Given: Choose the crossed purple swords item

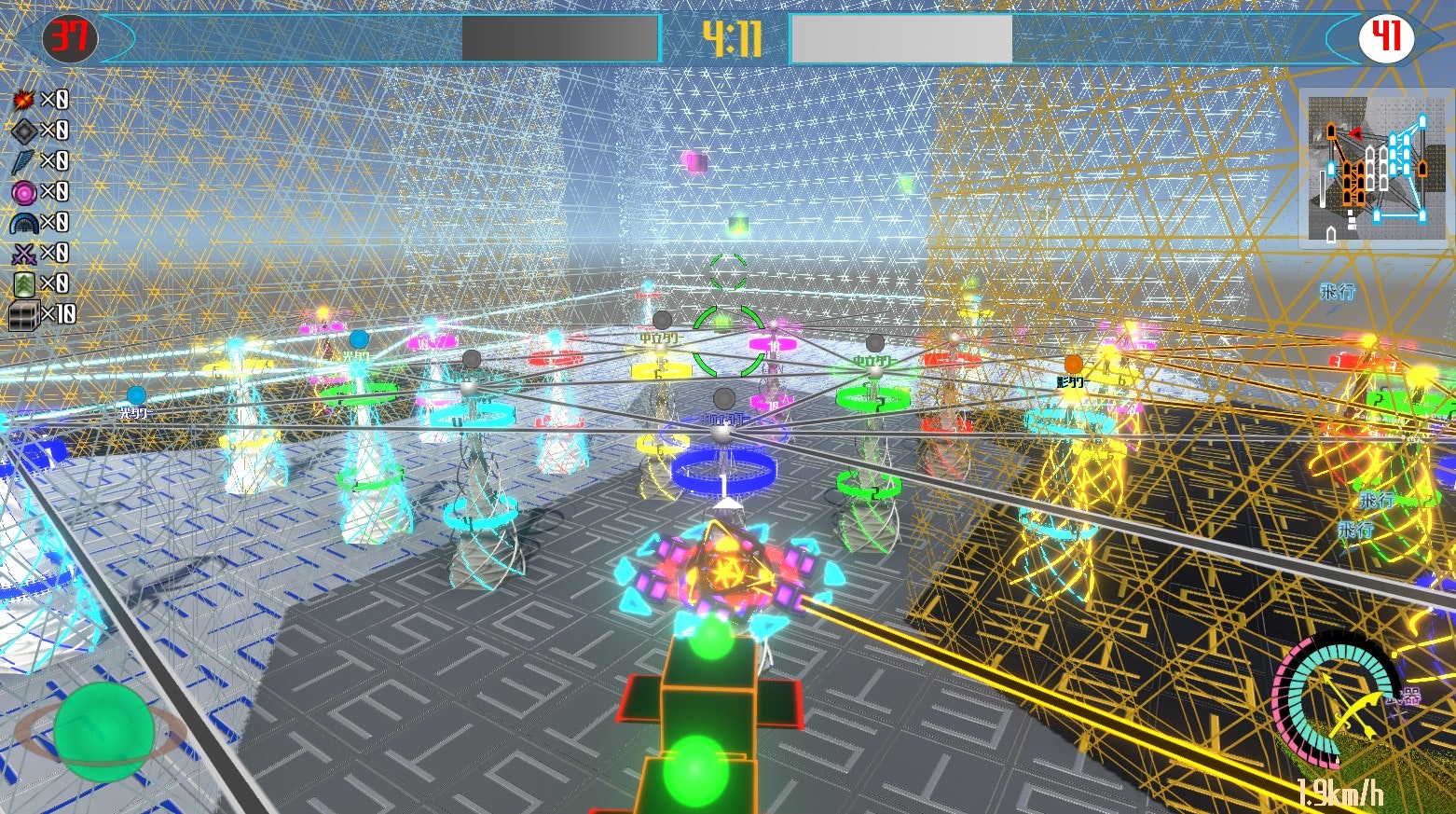Looking at the screenshot, I should coord(23,254).
